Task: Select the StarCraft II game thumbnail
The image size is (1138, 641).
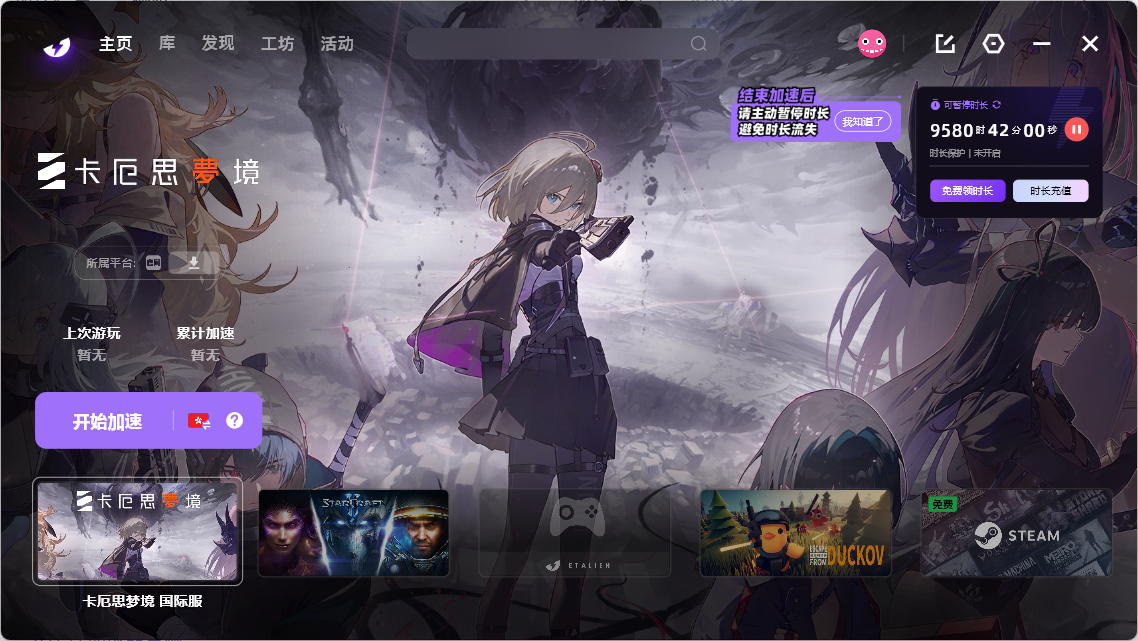Action: 353,532
